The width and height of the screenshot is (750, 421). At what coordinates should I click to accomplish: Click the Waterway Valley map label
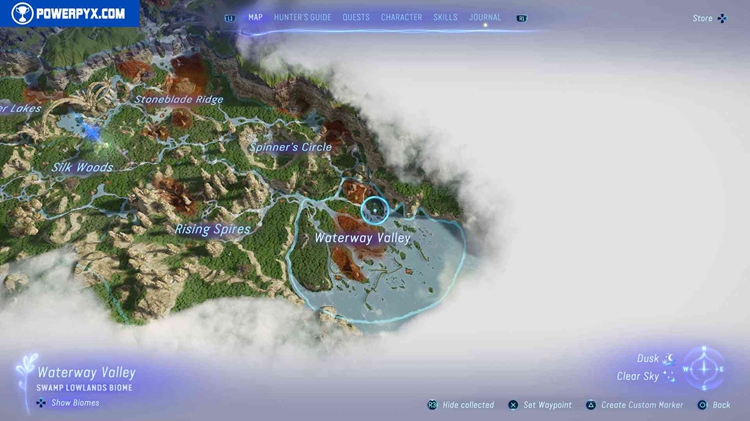[362, 238]
